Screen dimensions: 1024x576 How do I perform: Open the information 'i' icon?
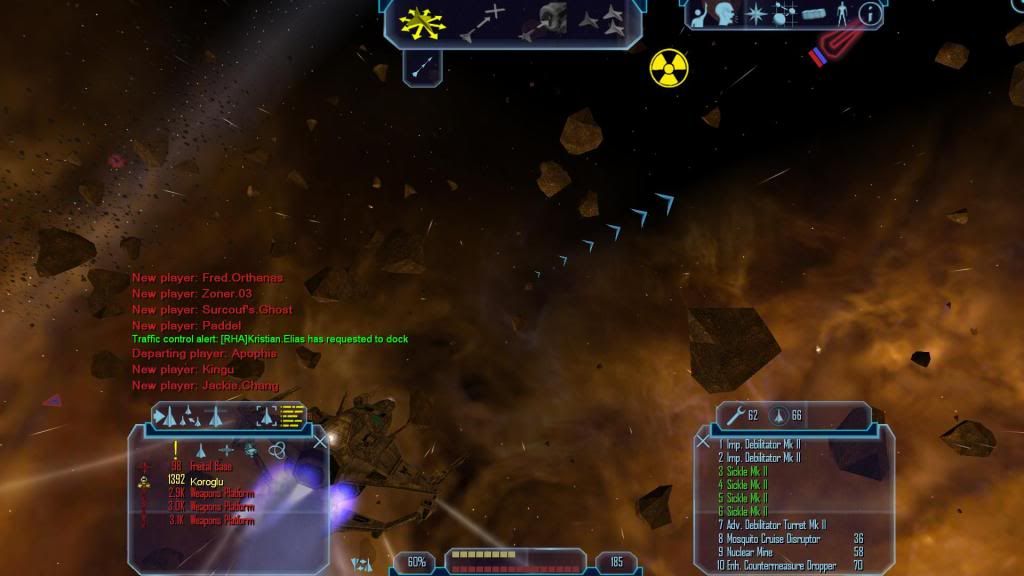coord(869,14)
